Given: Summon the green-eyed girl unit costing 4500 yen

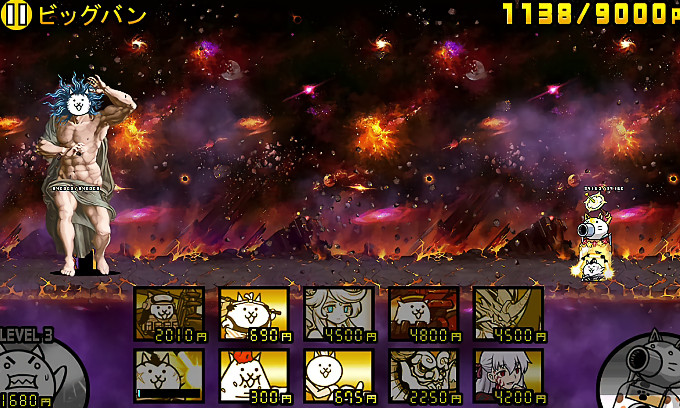Looking at the screenshot, I should coord(338,314).
